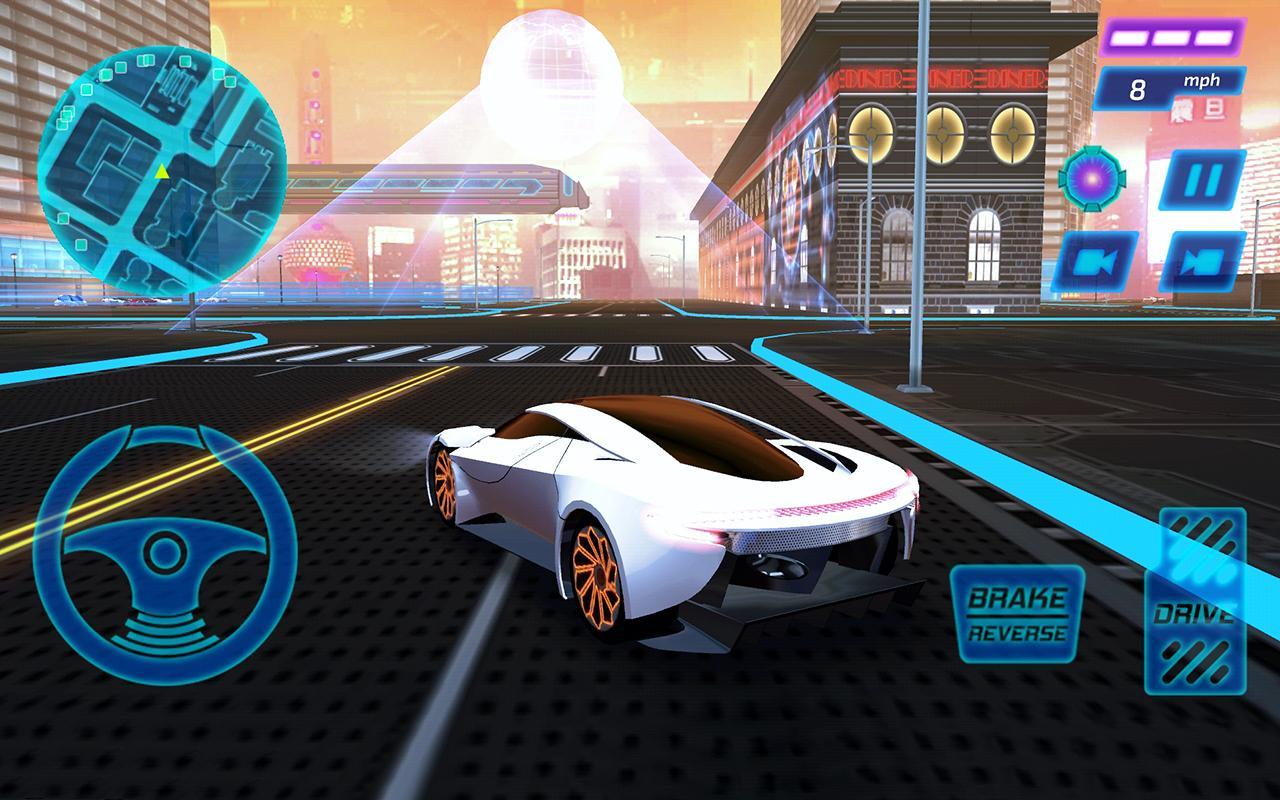Tap the speed value showing 8
This screenshot has height=800, width=1280.
(1135, 86)
